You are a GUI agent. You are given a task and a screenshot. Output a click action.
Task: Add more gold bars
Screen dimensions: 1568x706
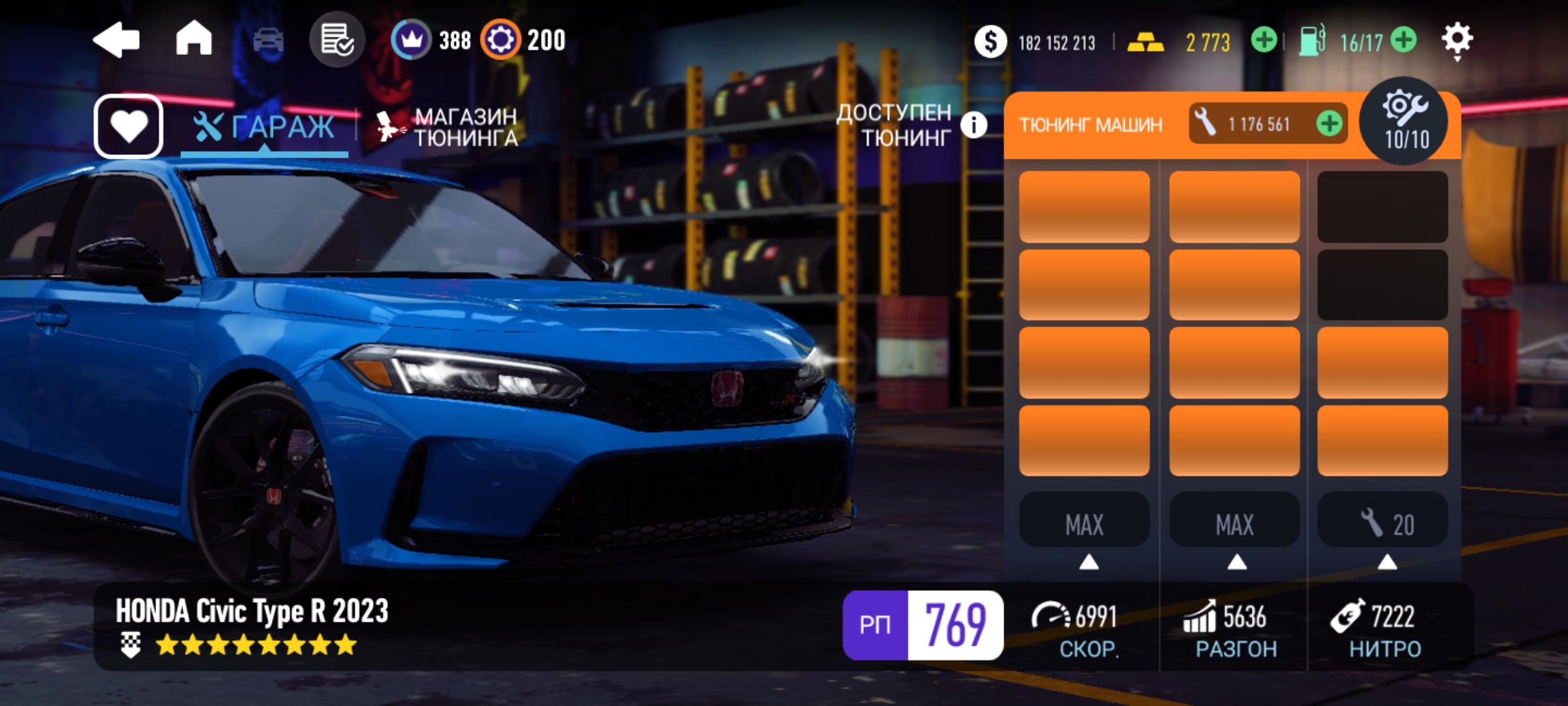pyautogui.click(x=1264, y=41)
